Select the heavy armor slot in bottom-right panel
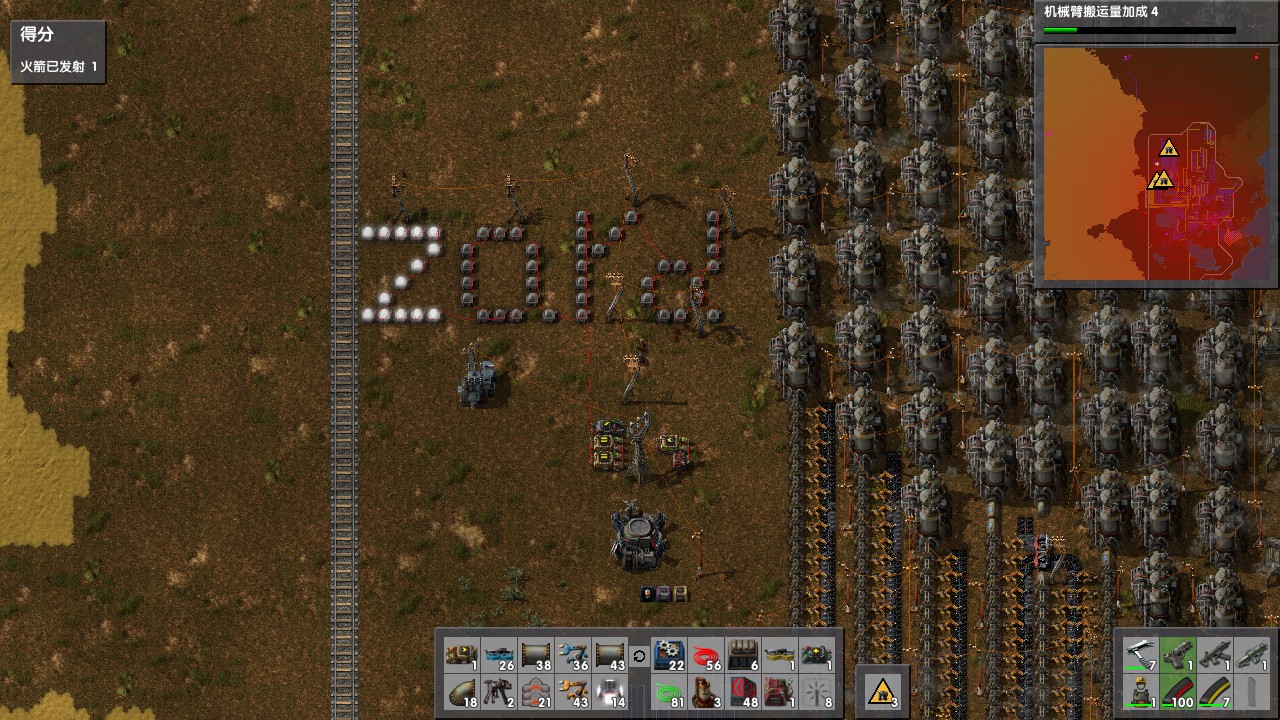 (1140, 690)
